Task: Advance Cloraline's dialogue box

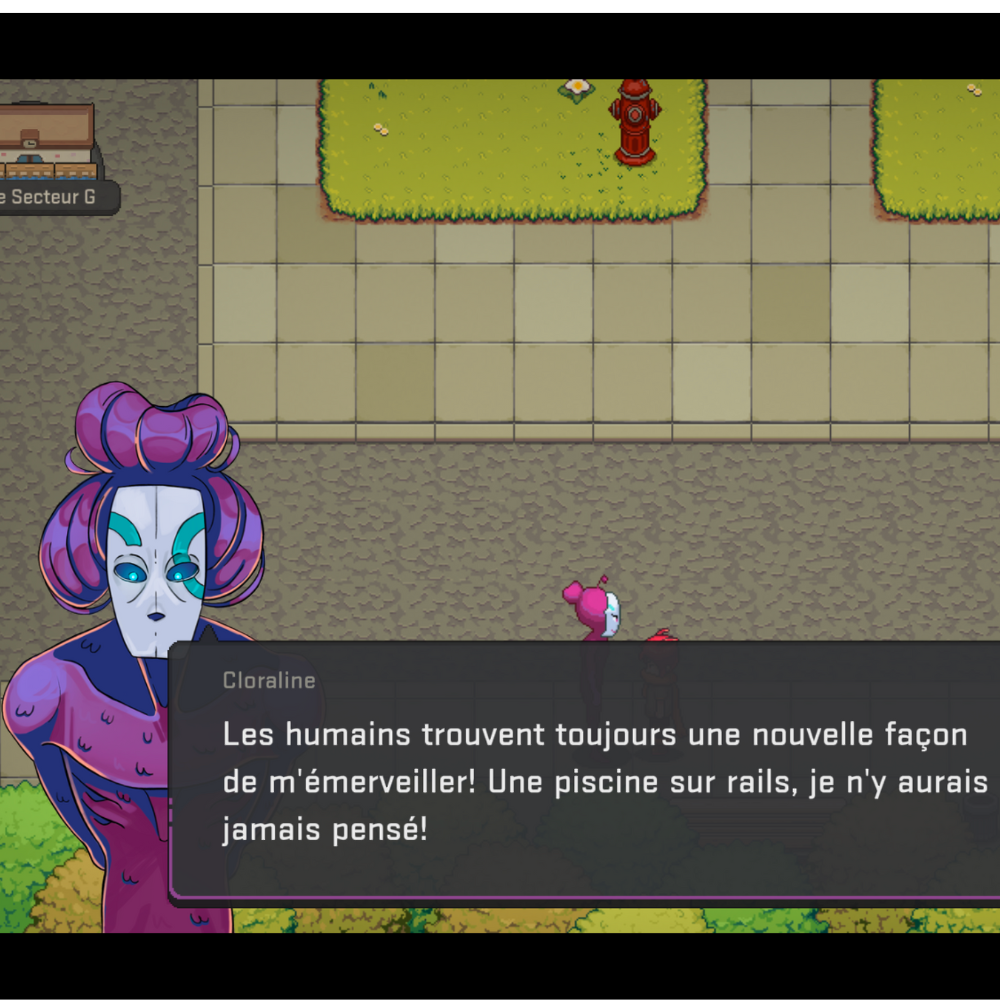Action: (590, 772)
